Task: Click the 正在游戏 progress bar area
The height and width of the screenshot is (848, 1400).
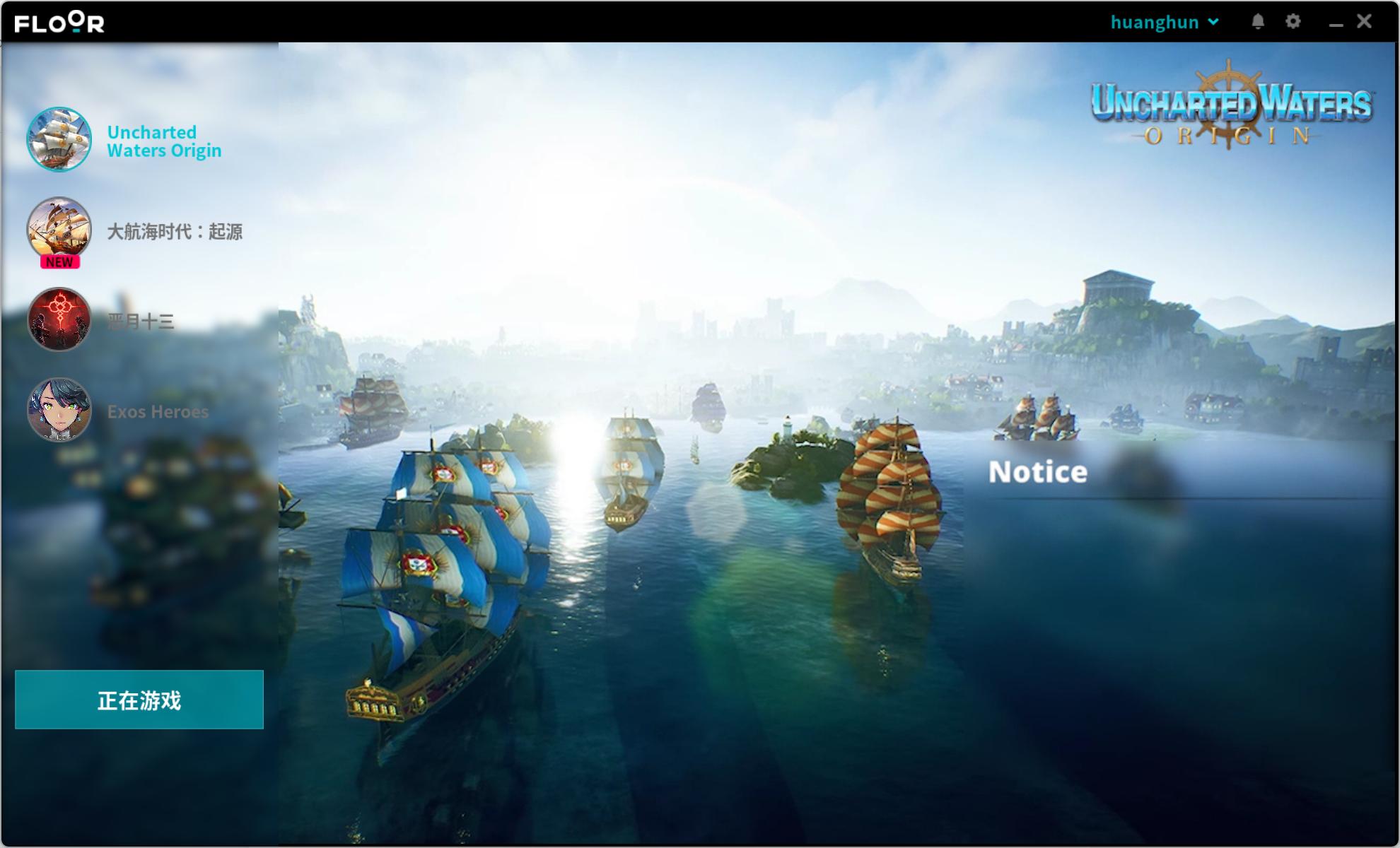Action: coord(139,700)
